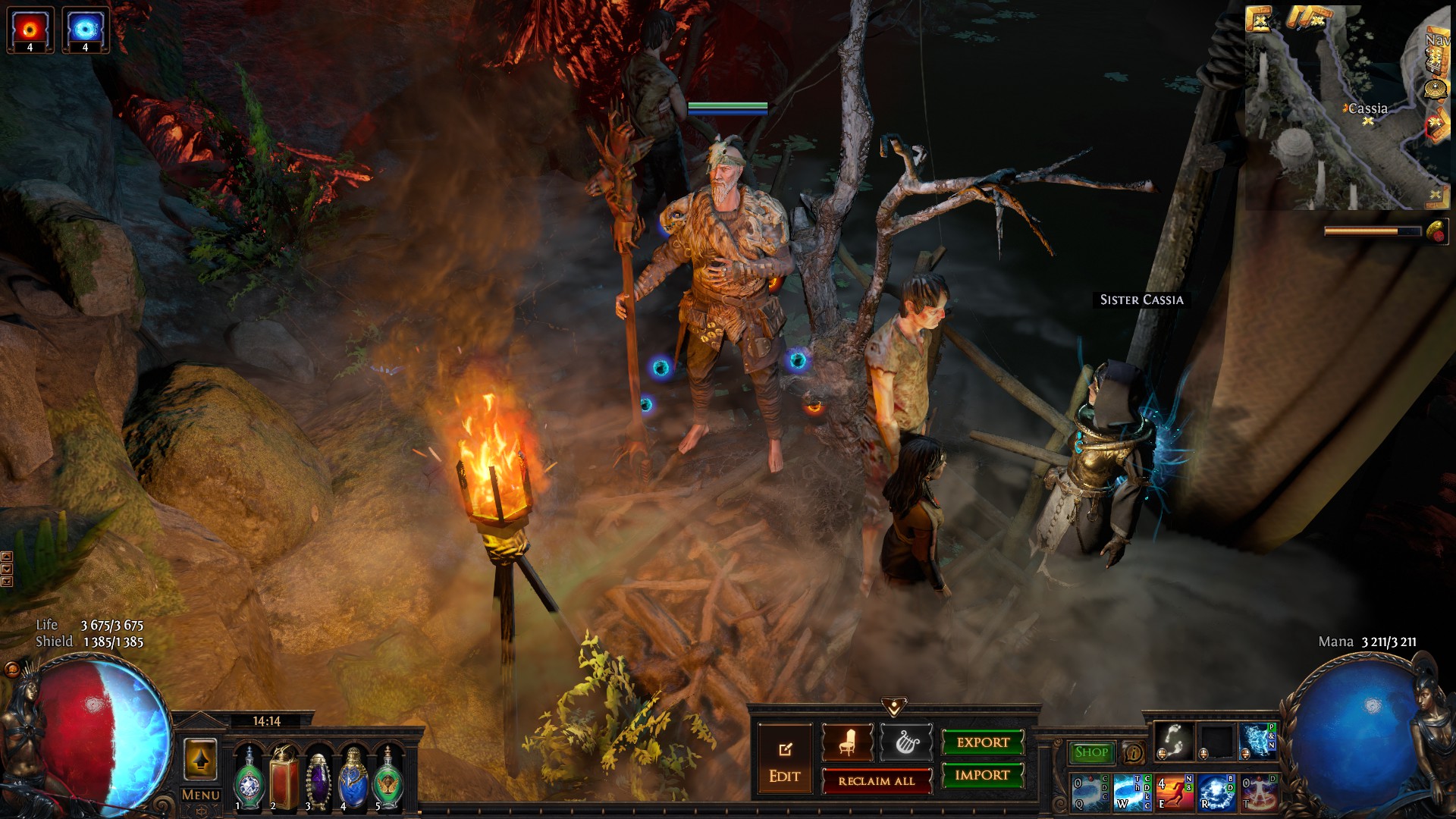Screen dimensions: 1456x819
Task: Use the red lantern flask in slot 2
Action: point(284,777)
